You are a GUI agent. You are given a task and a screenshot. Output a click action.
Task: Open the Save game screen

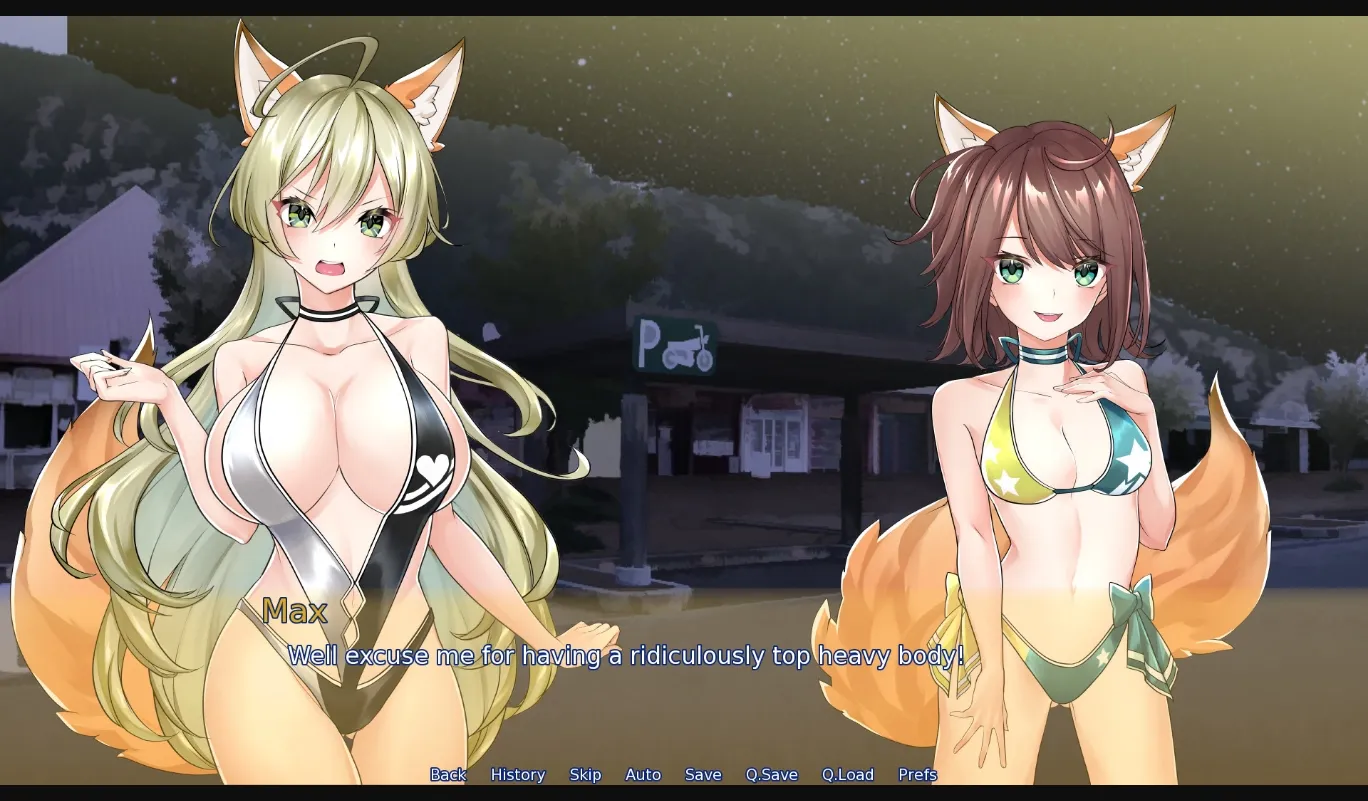[703, 774]
